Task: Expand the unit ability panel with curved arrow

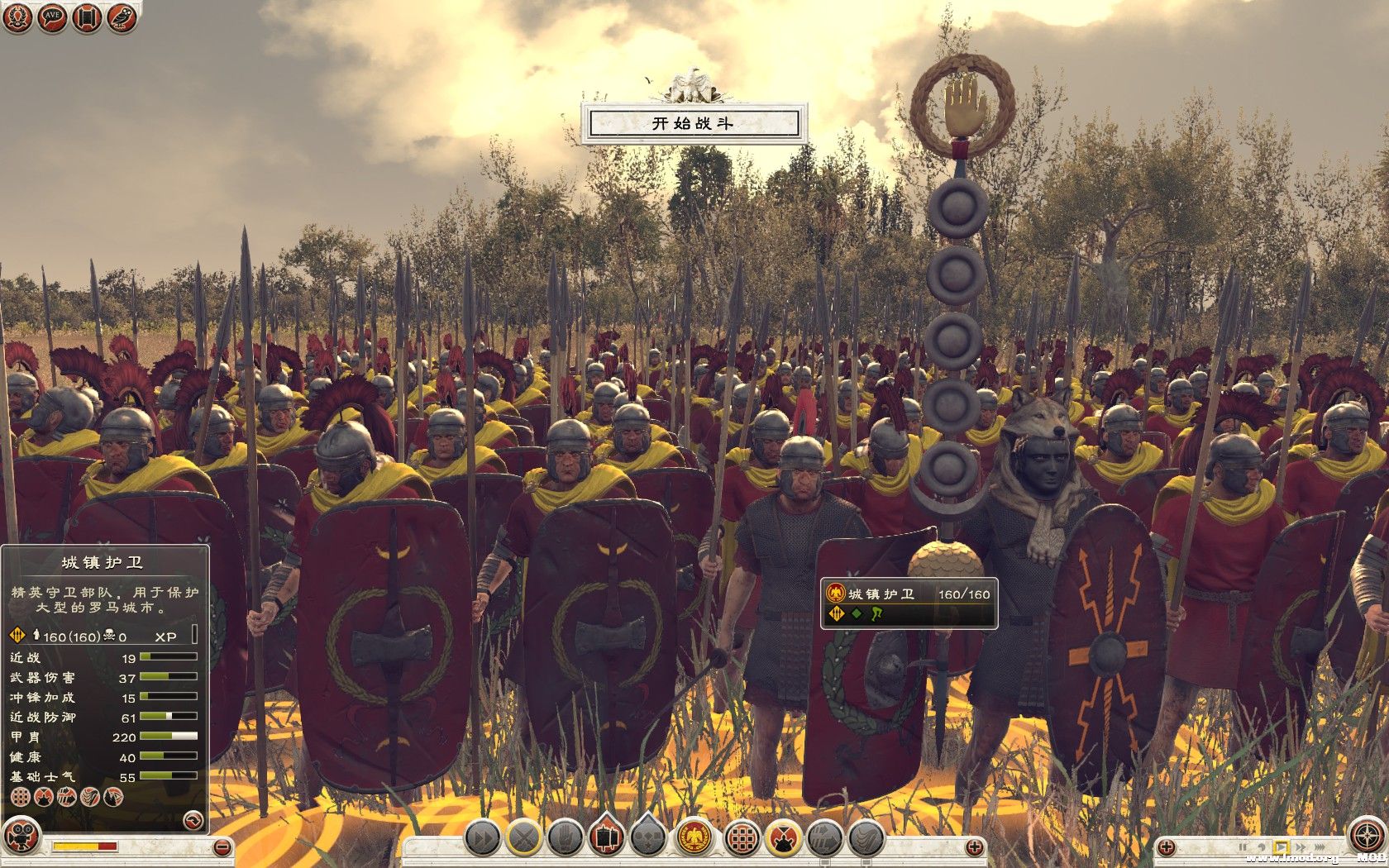Action: tap(193, 822)
